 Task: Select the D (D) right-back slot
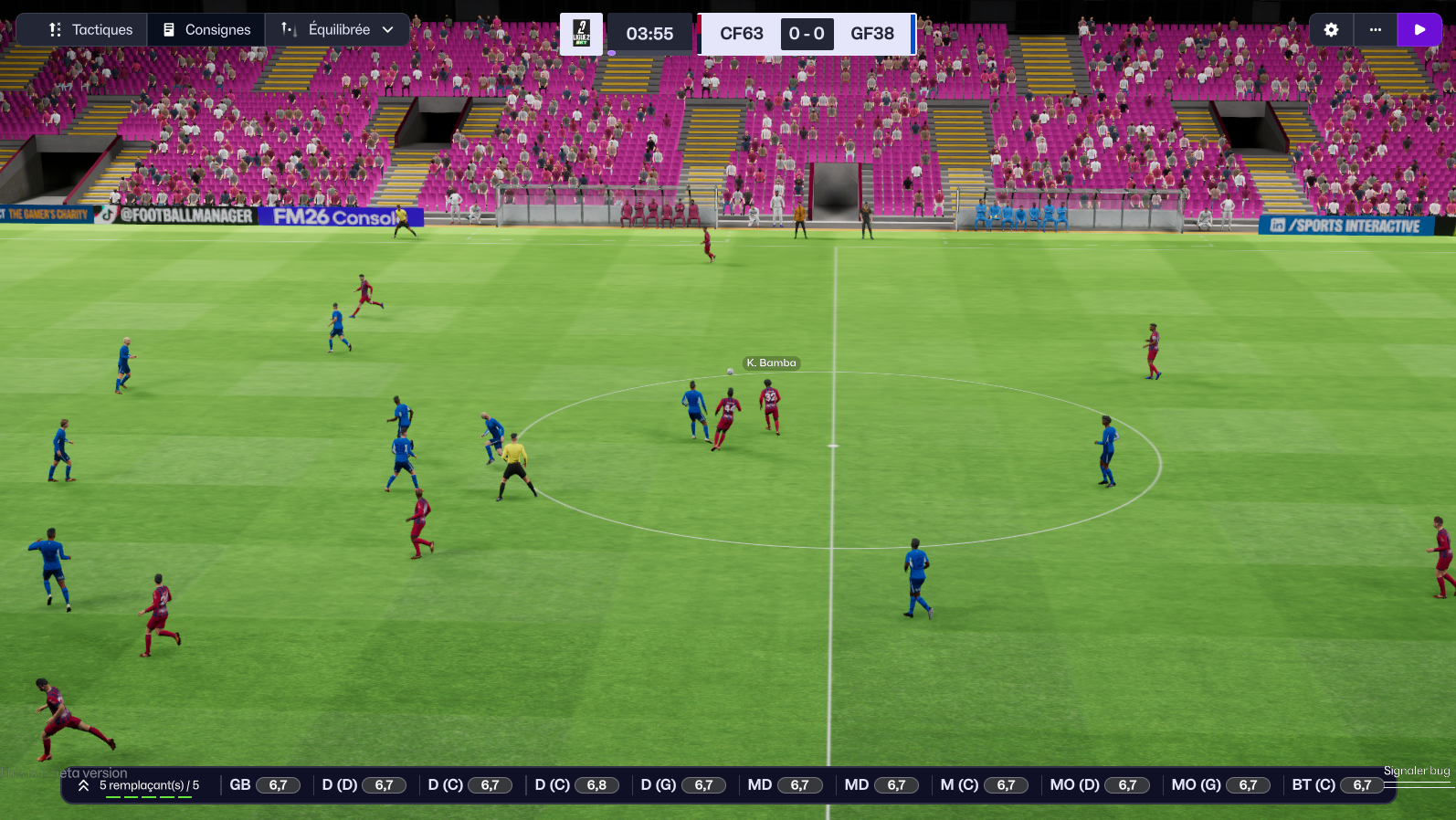click(x=362, y=785)
